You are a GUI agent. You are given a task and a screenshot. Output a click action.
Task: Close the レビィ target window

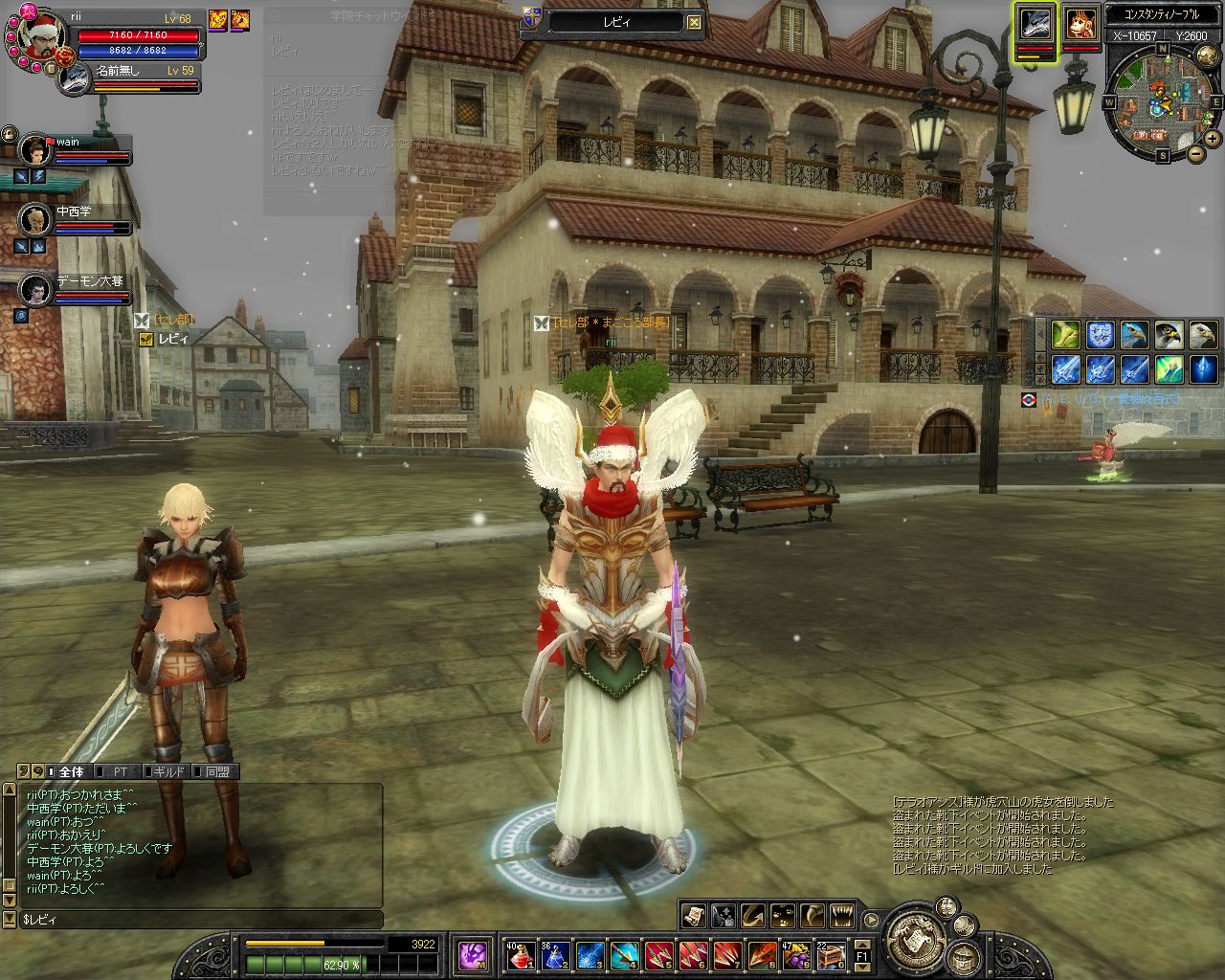(695, 23)
